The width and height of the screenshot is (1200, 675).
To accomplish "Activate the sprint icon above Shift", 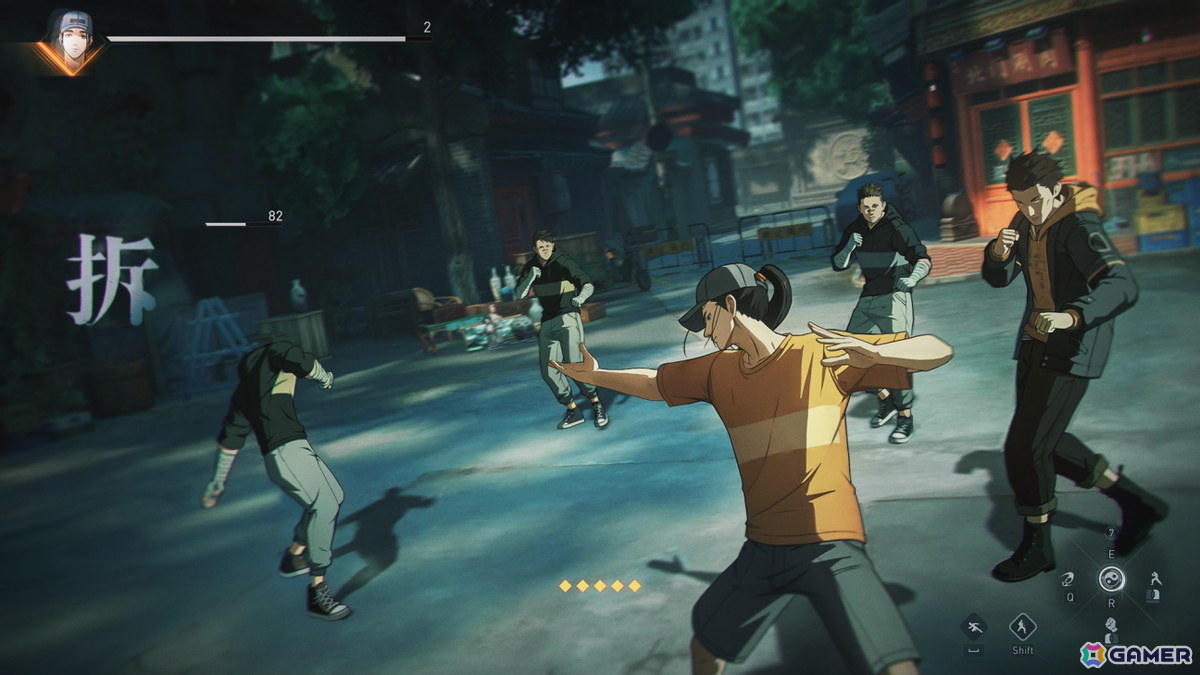I will 1022,627.
